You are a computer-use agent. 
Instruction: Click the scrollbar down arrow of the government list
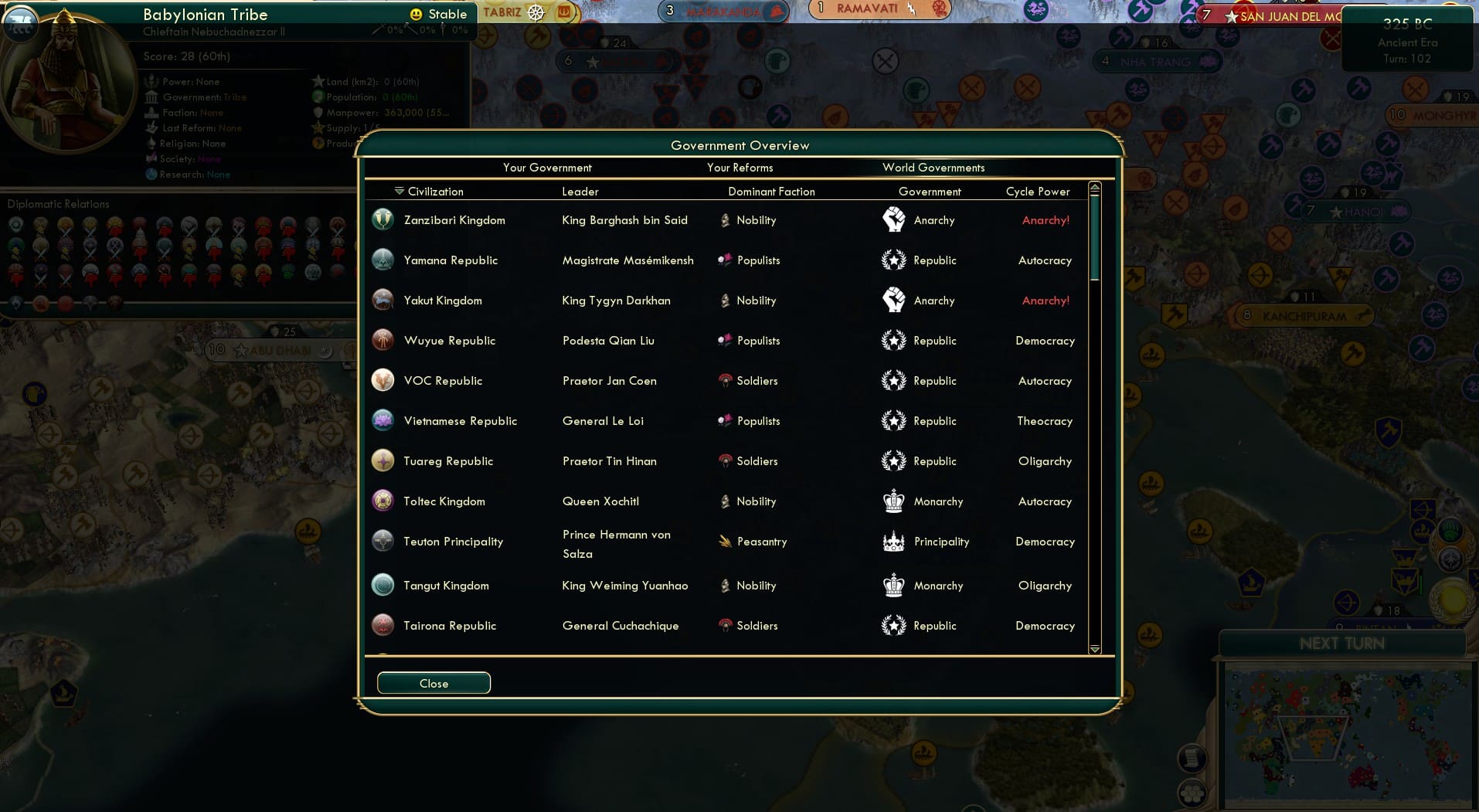click(x=1094, y=650)
